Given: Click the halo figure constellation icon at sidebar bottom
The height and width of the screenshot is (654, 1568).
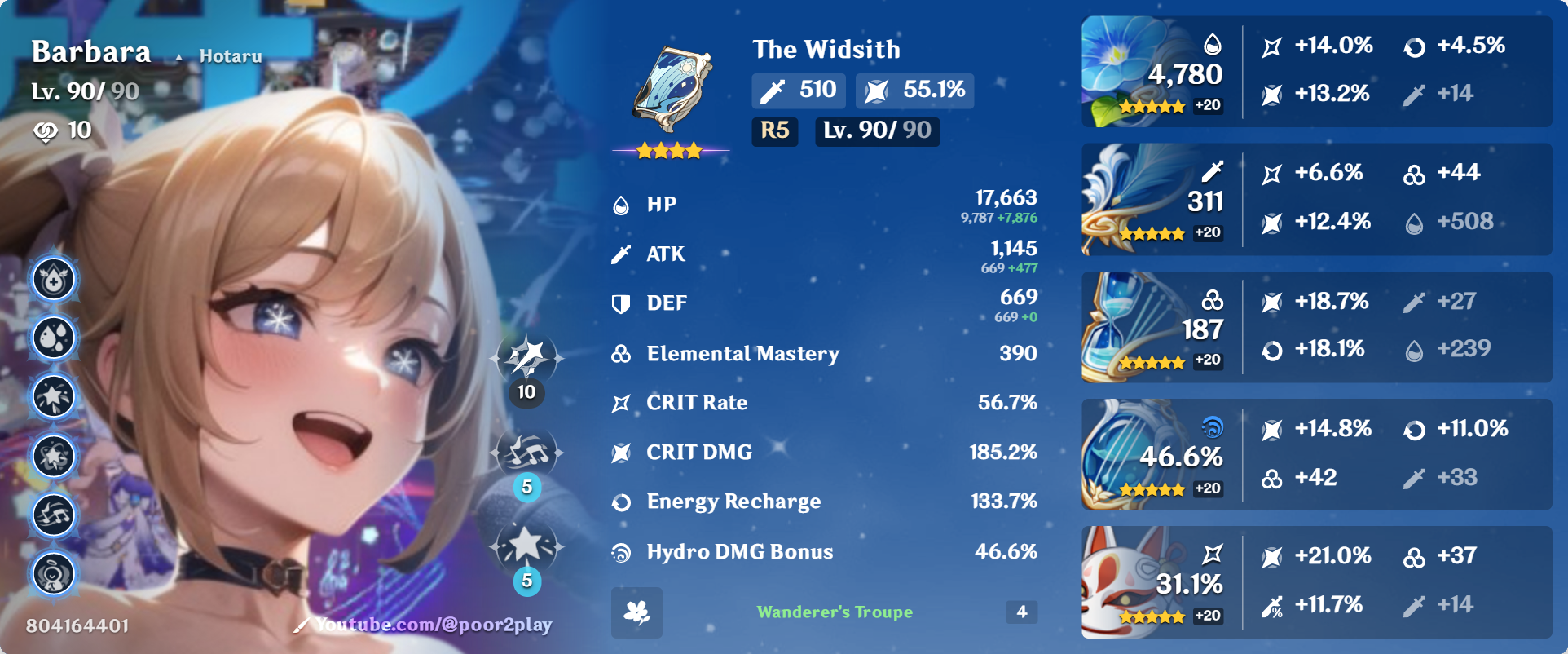Looking at the screenshot, I should (x=52, y=573).
